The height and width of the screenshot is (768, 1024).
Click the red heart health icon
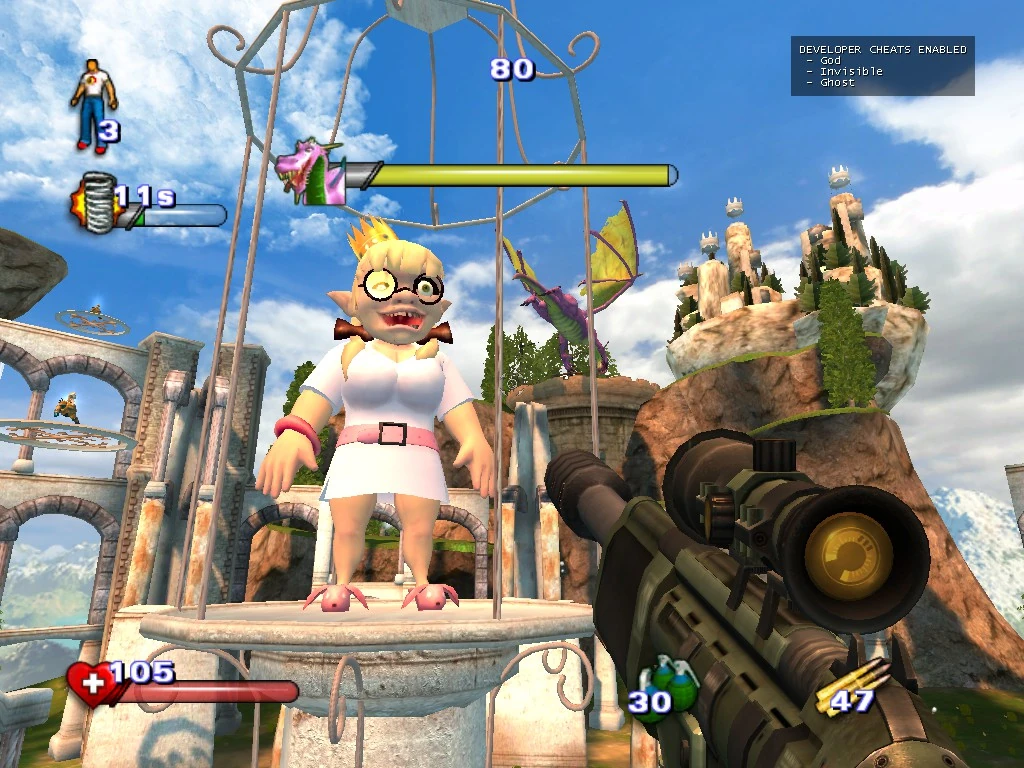pos(90,685)
